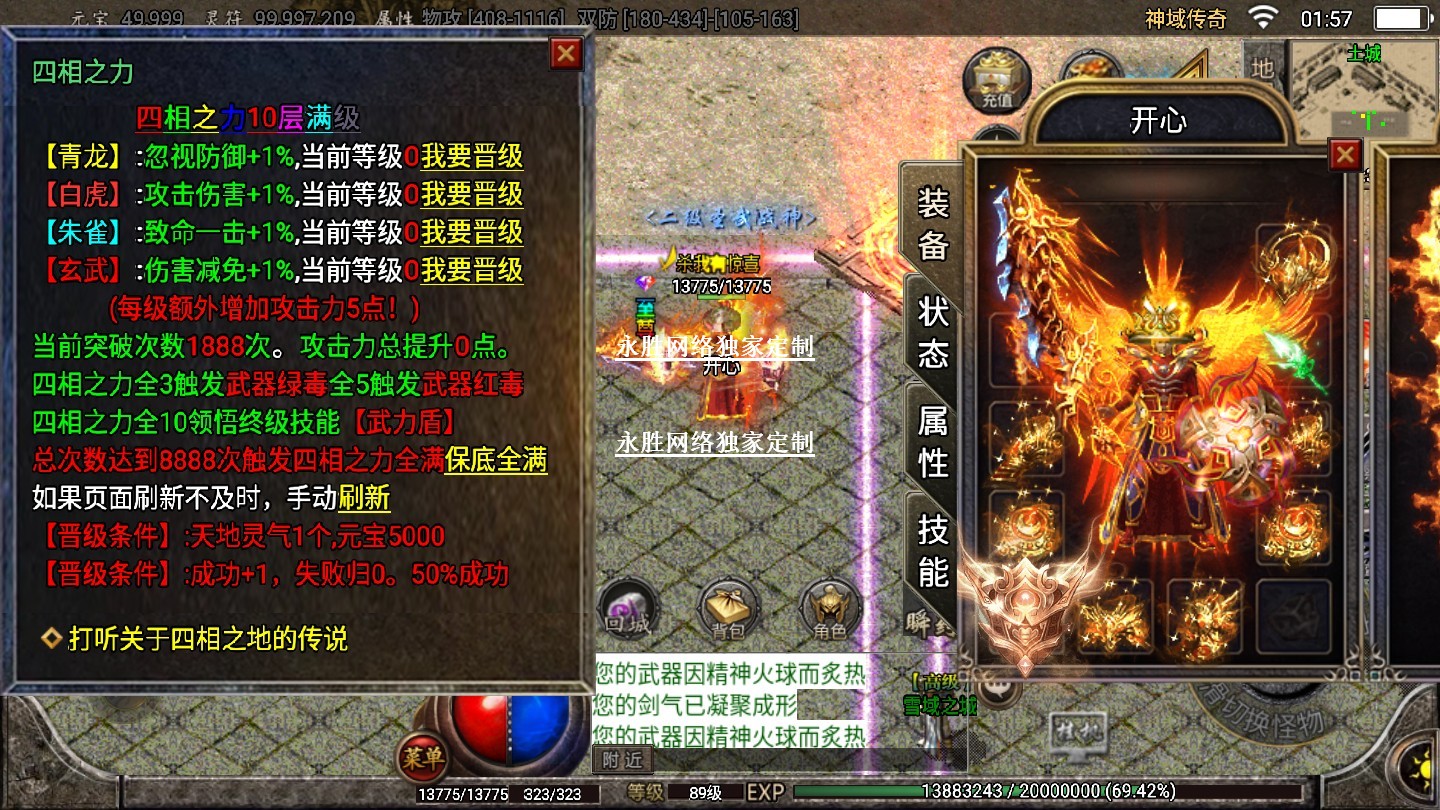
Task: Open the 背包 bag
Action: point(728,608)
